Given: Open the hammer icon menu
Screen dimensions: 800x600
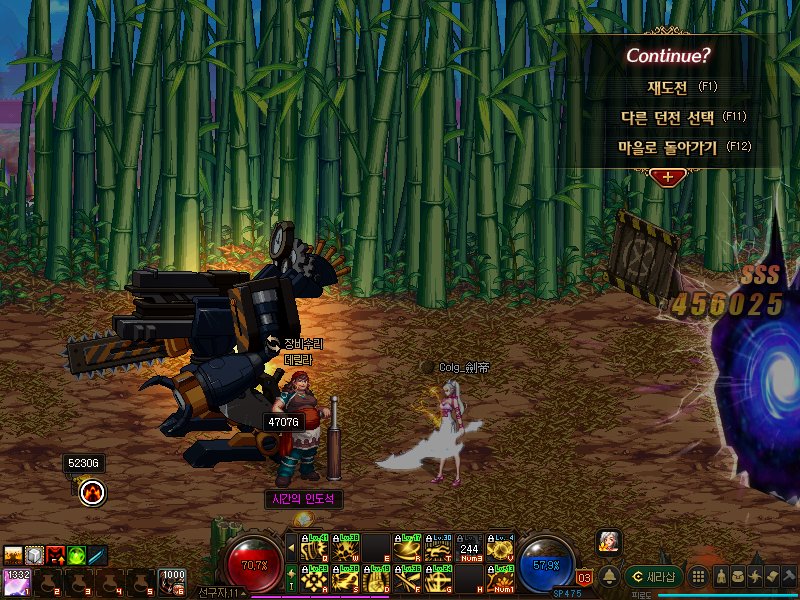Looking at the screenshot, I should pyautogui.click(x=788, y=577).
